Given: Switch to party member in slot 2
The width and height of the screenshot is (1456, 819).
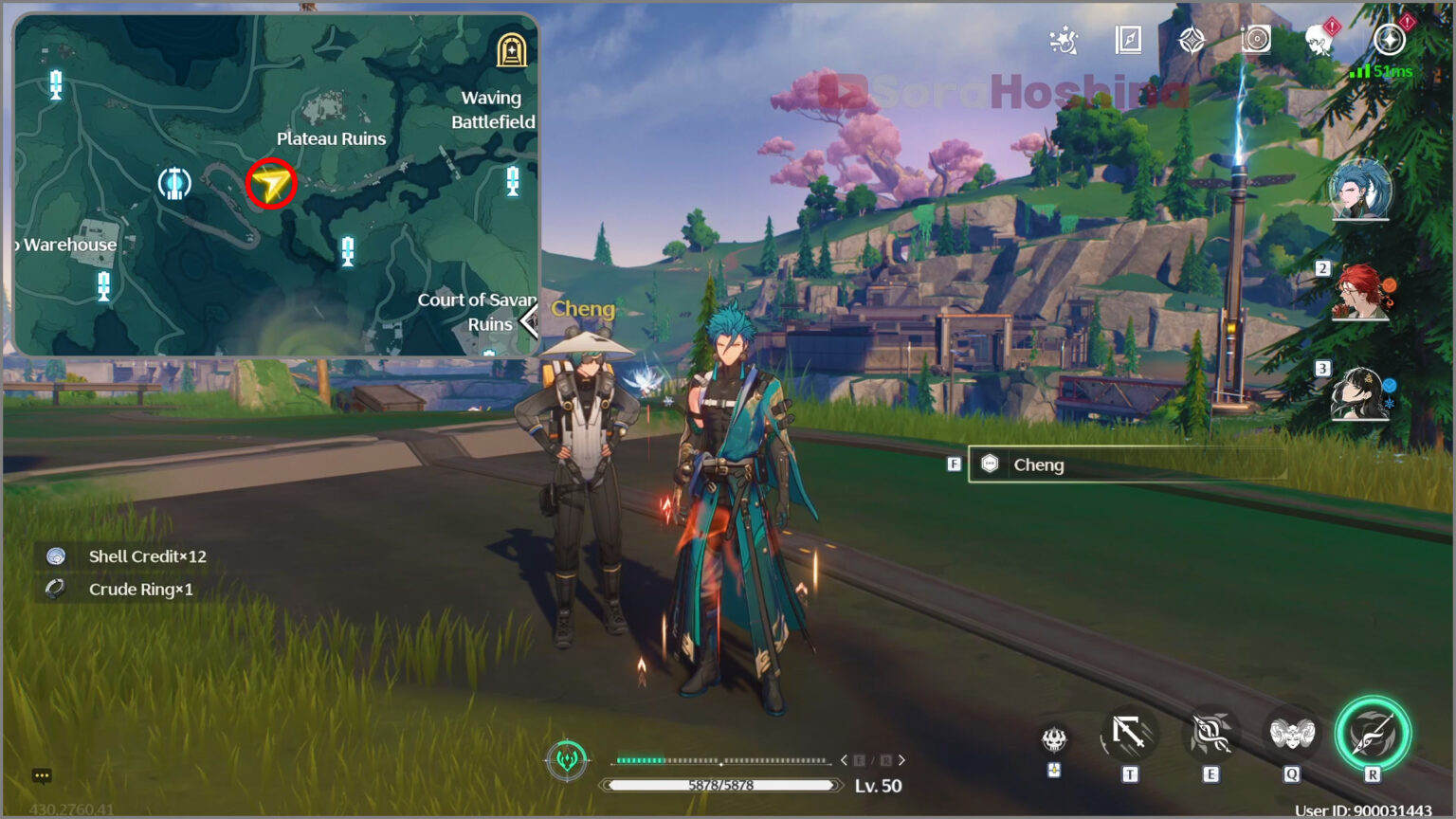Looking at the screenshot, I should (1359, 294).
